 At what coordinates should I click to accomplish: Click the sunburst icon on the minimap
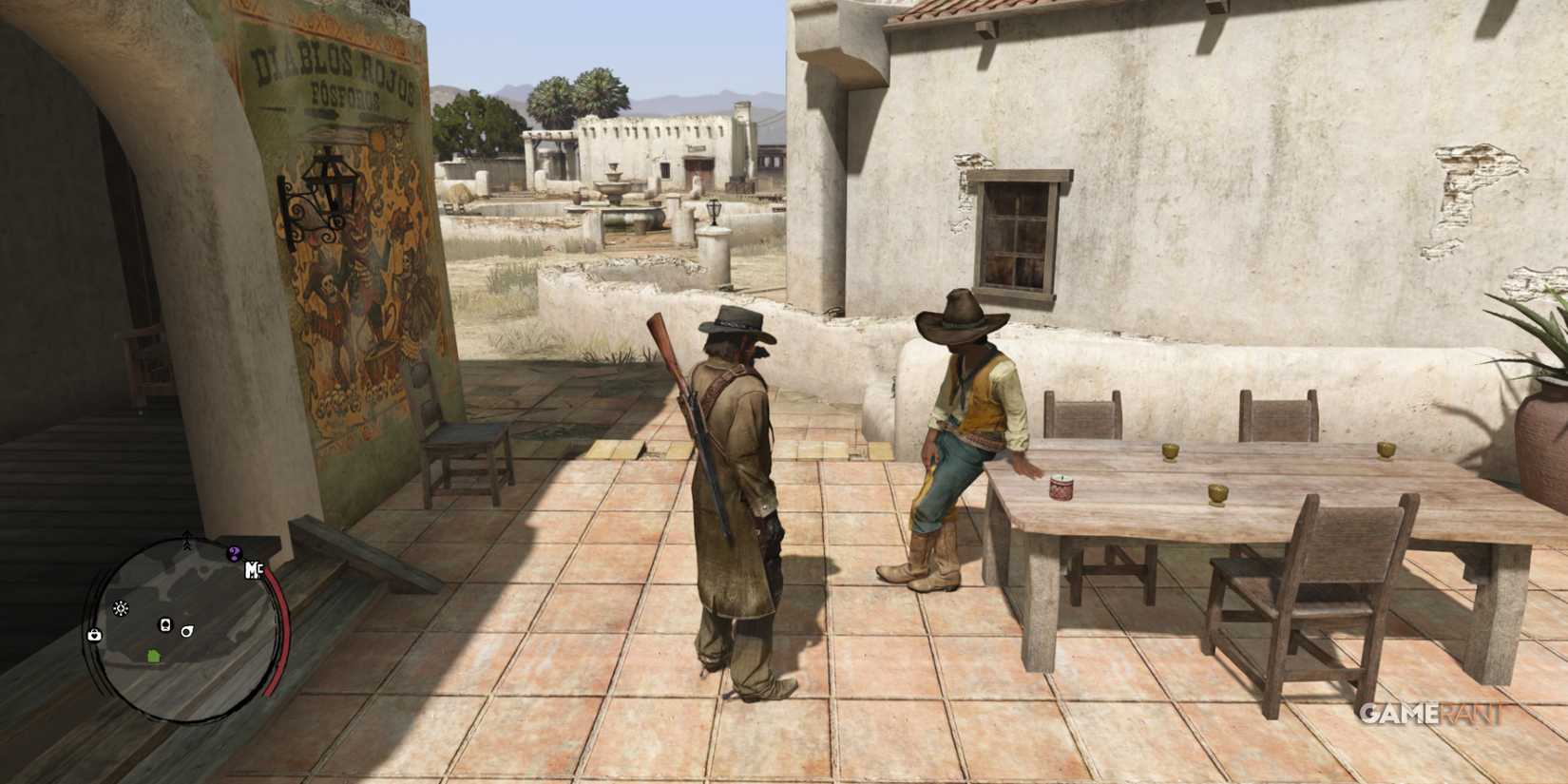[x=121, y=608]
